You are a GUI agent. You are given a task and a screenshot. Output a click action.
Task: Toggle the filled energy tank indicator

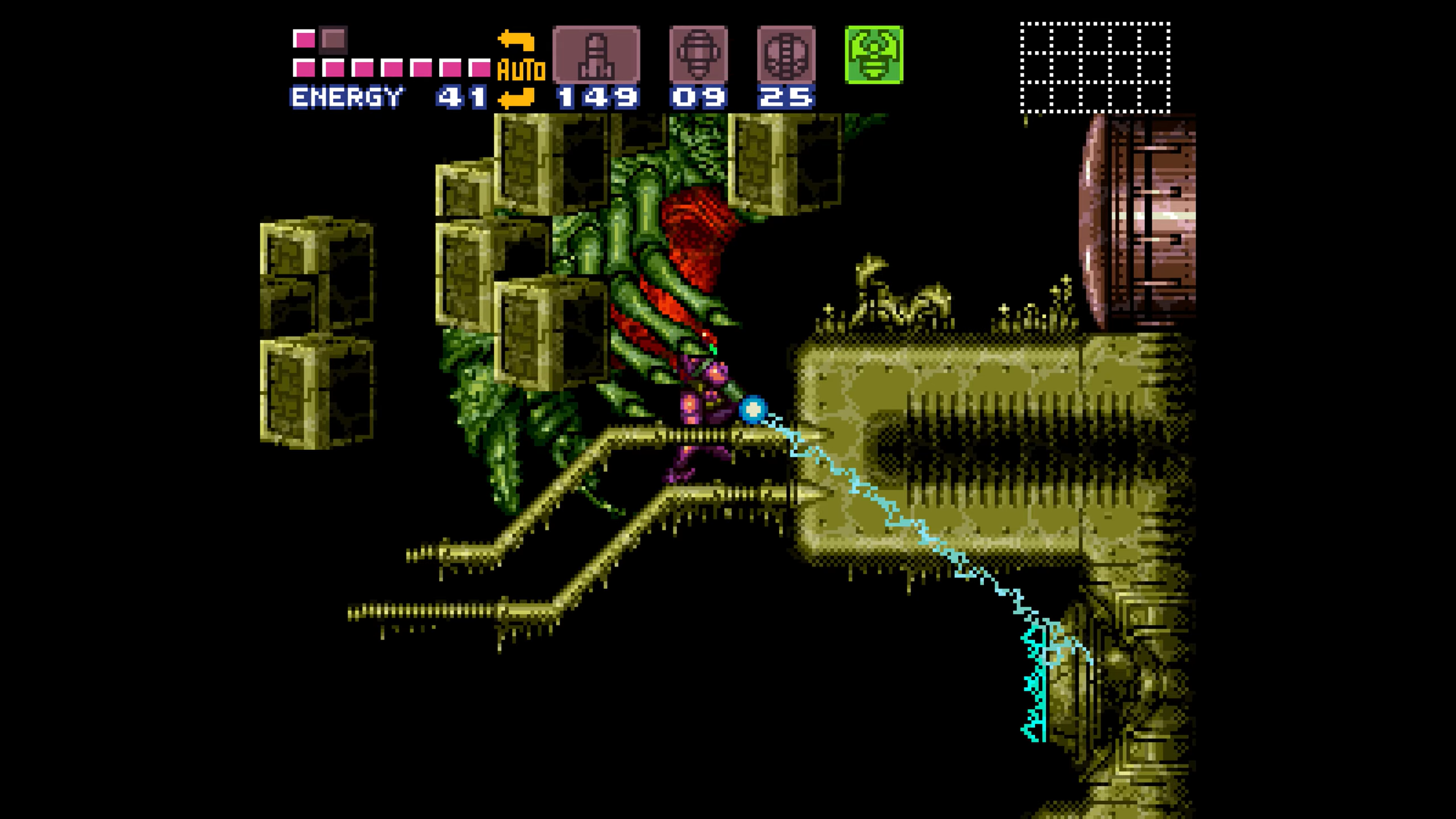304,37
